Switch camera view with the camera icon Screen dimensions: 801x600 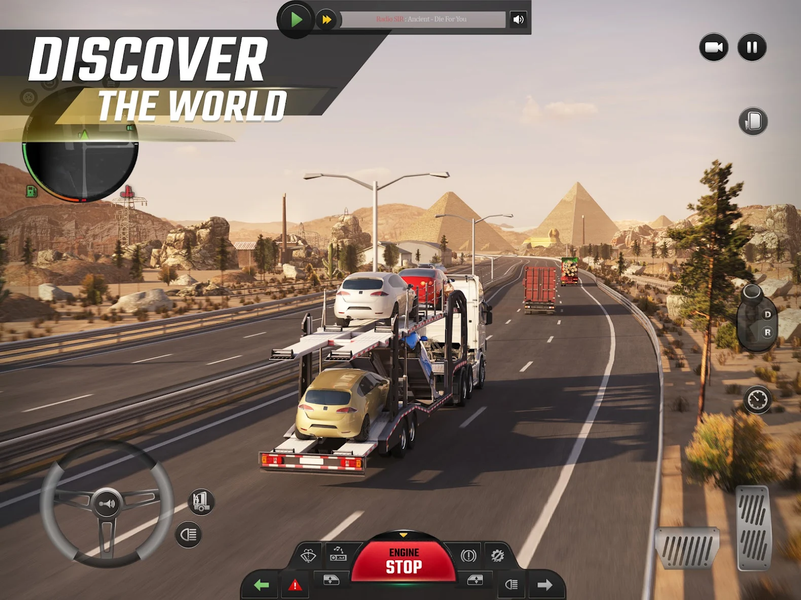click(713, 47)
